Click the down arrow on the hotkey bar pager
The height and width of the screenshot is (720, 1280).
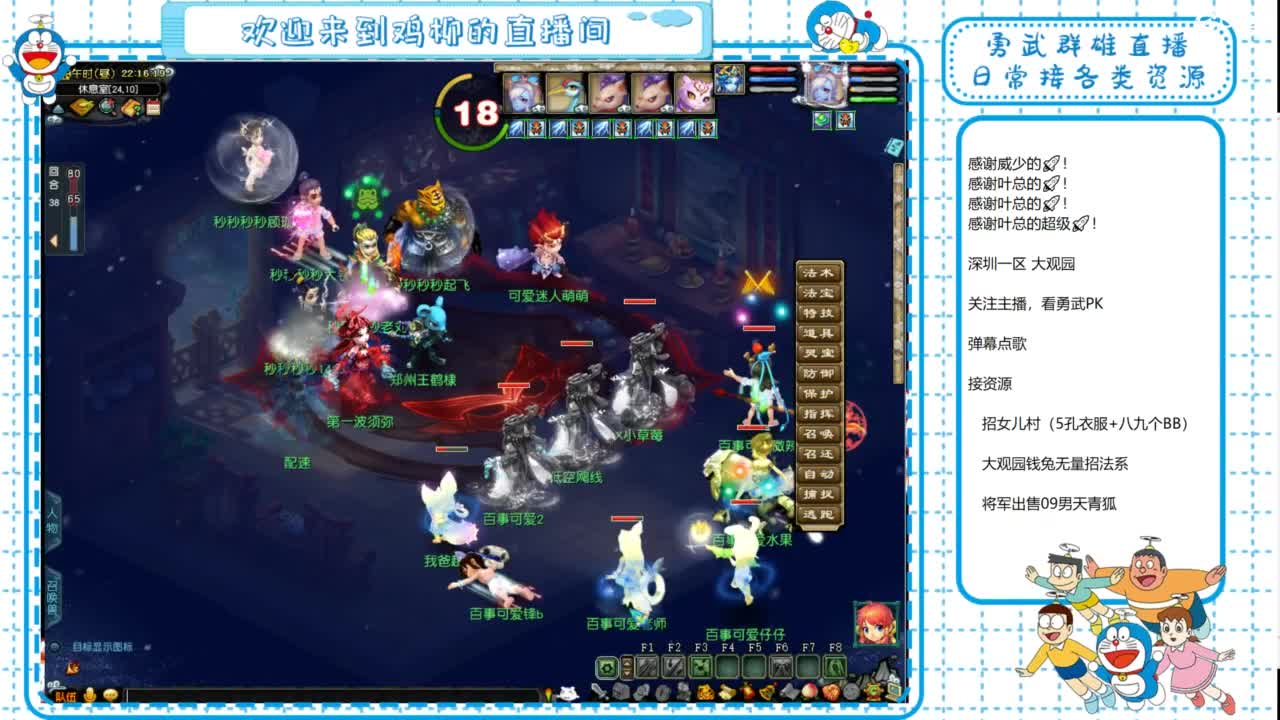pos(627,673)
